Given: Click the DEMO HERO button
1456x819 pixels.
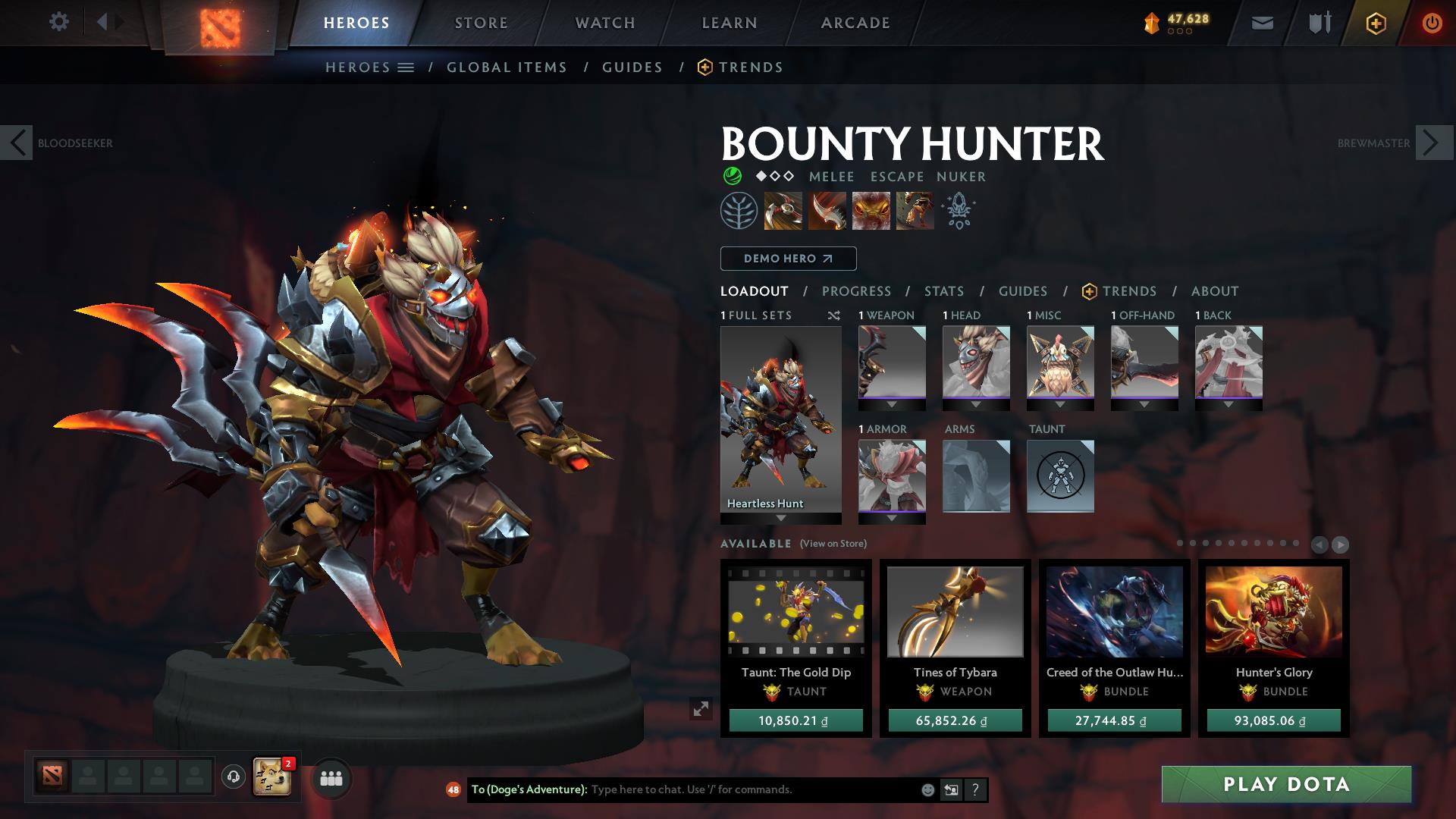Looking at the screenshot, I should (x=786, y=258).
